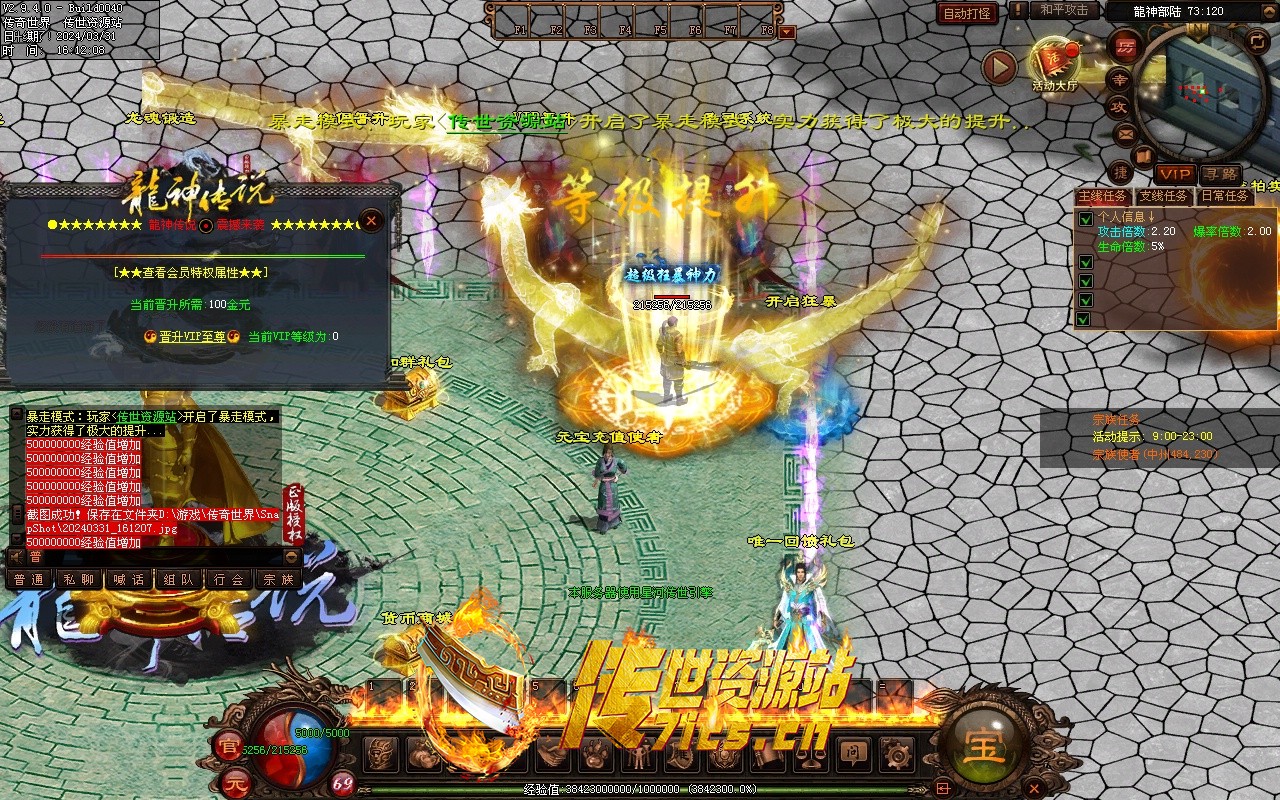Toggle the 自动打怪 auto-fight button
The height and width of the screenshot is (800, 1280).
(x=968, y=13)
